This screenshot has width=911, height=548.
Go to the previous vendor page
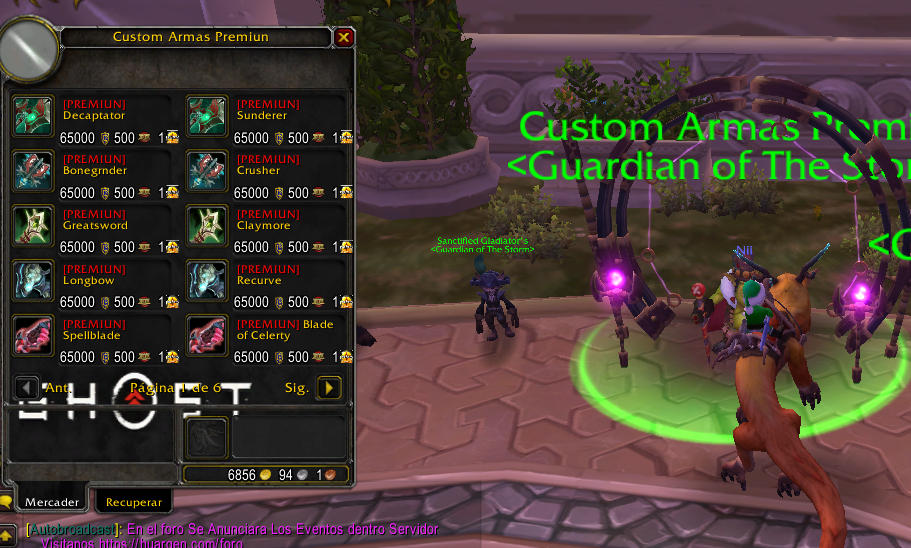[28, 388]
